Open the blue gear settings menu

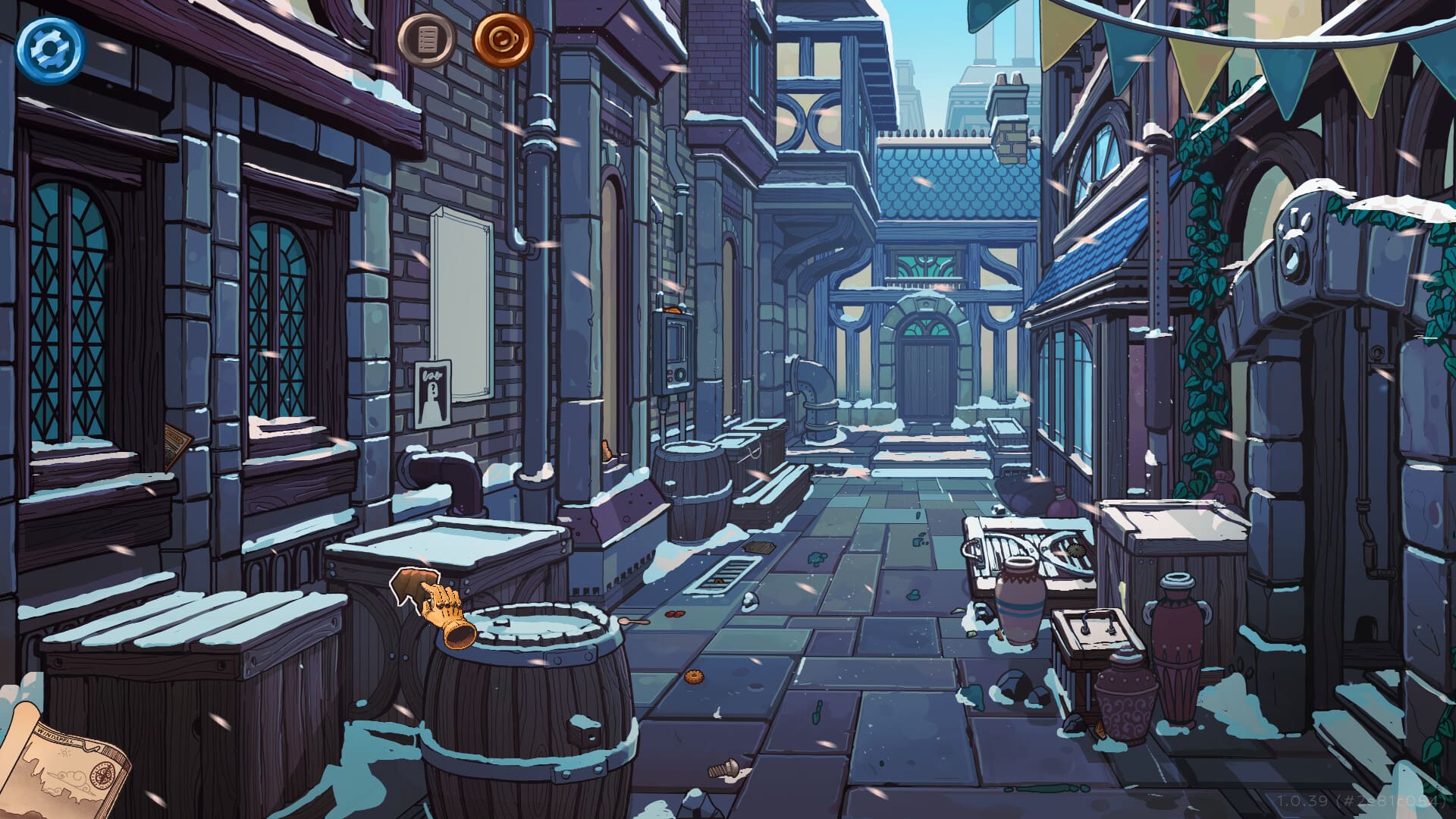50,49
